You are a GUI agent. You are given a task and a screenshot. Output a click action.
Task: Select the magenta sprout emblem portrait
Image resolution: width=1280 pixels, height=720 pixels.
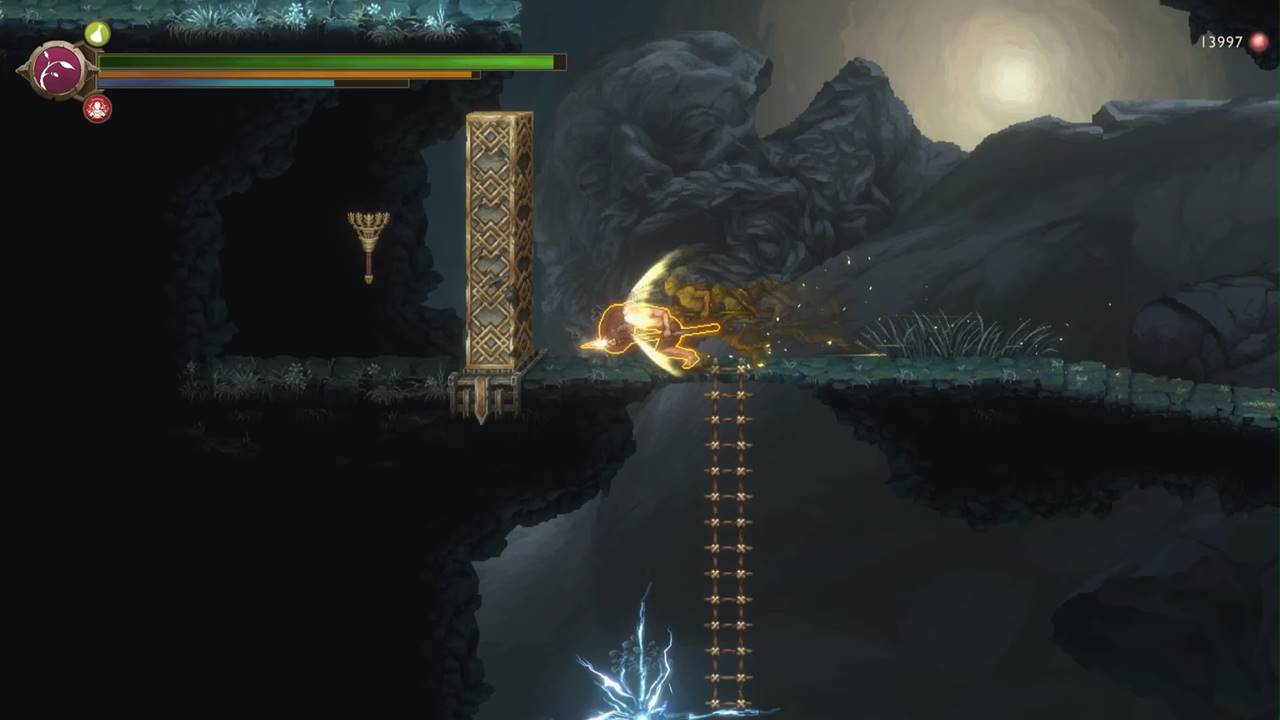57,71
